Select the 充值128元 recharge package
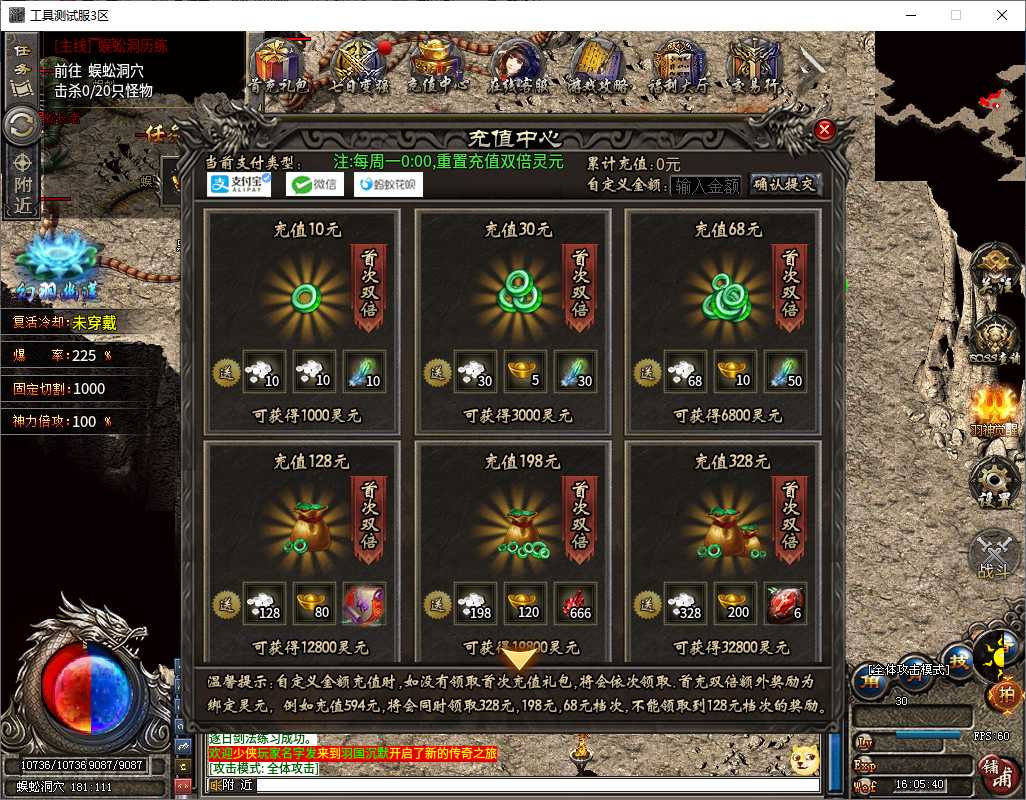 click(302, 550)
